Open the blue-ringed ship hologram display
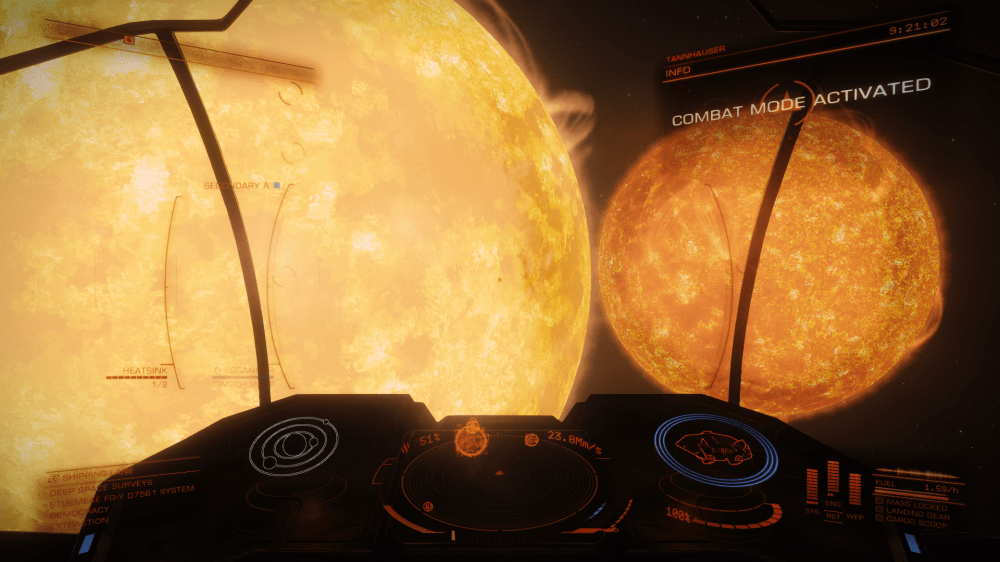Image resolution: width=1000 pixels, height=562 pixels. tap(716, 449)
